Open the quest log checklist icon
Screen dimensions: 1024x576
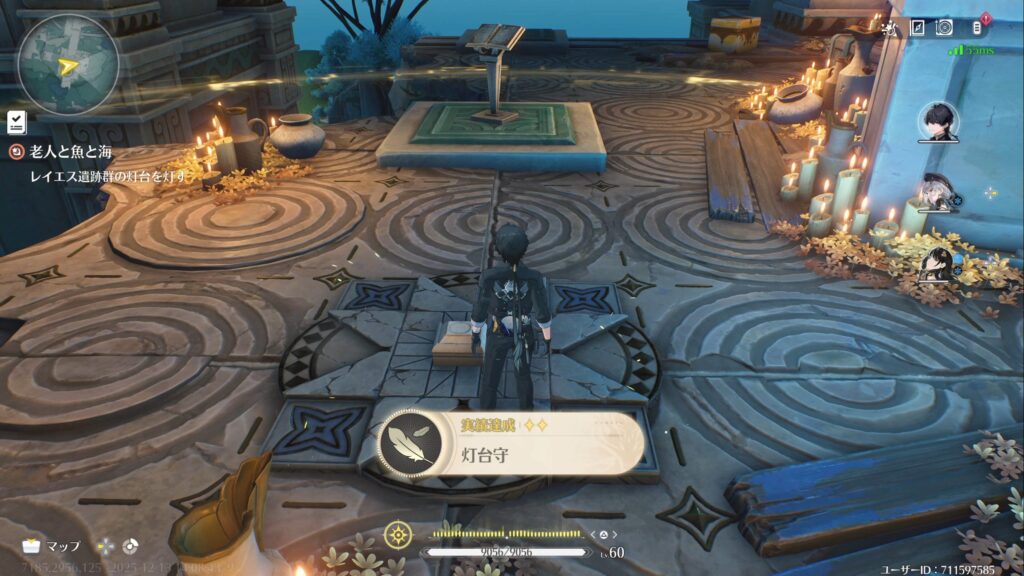click(x=16, y=122)
